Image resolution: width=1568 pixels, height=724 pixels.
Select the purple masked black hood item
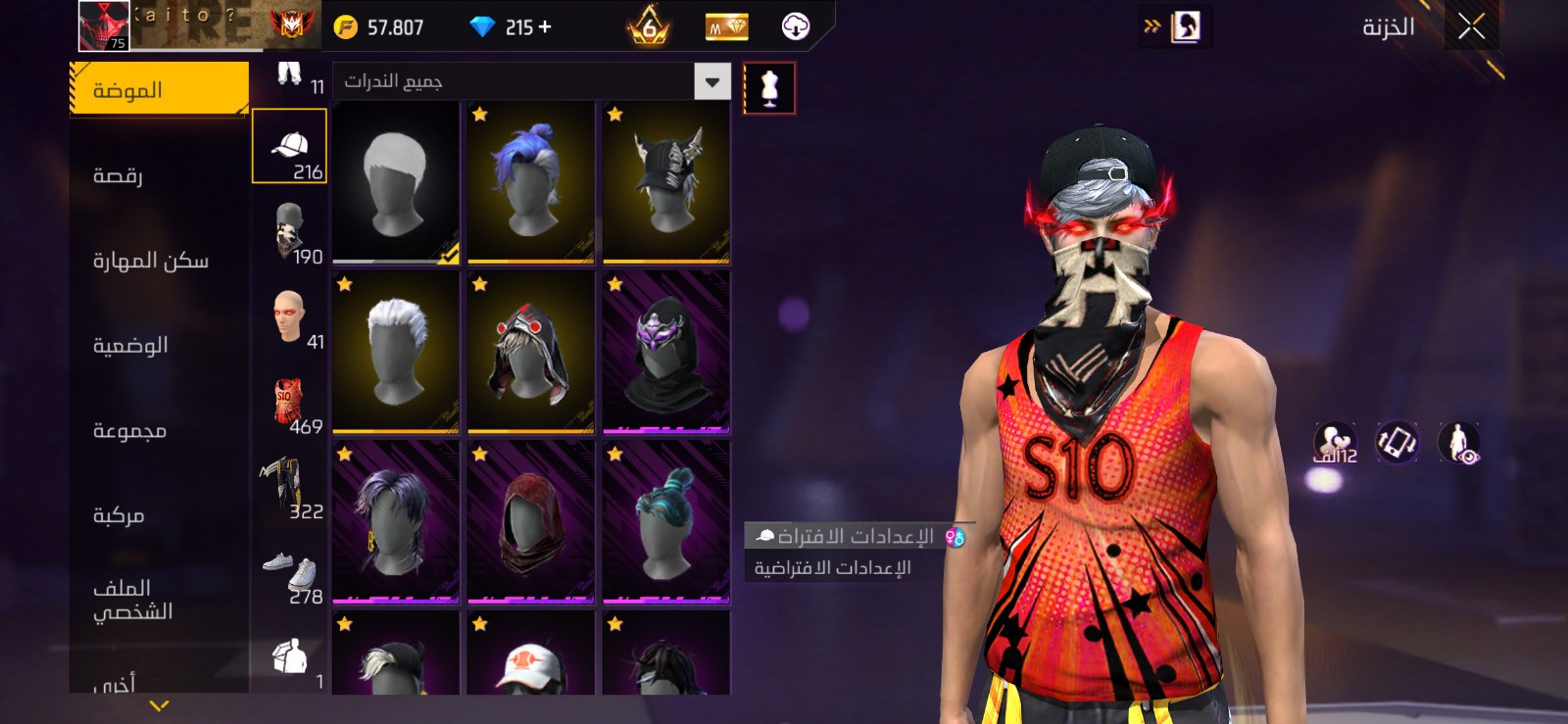pyautogui.click(x=665, y=352)
